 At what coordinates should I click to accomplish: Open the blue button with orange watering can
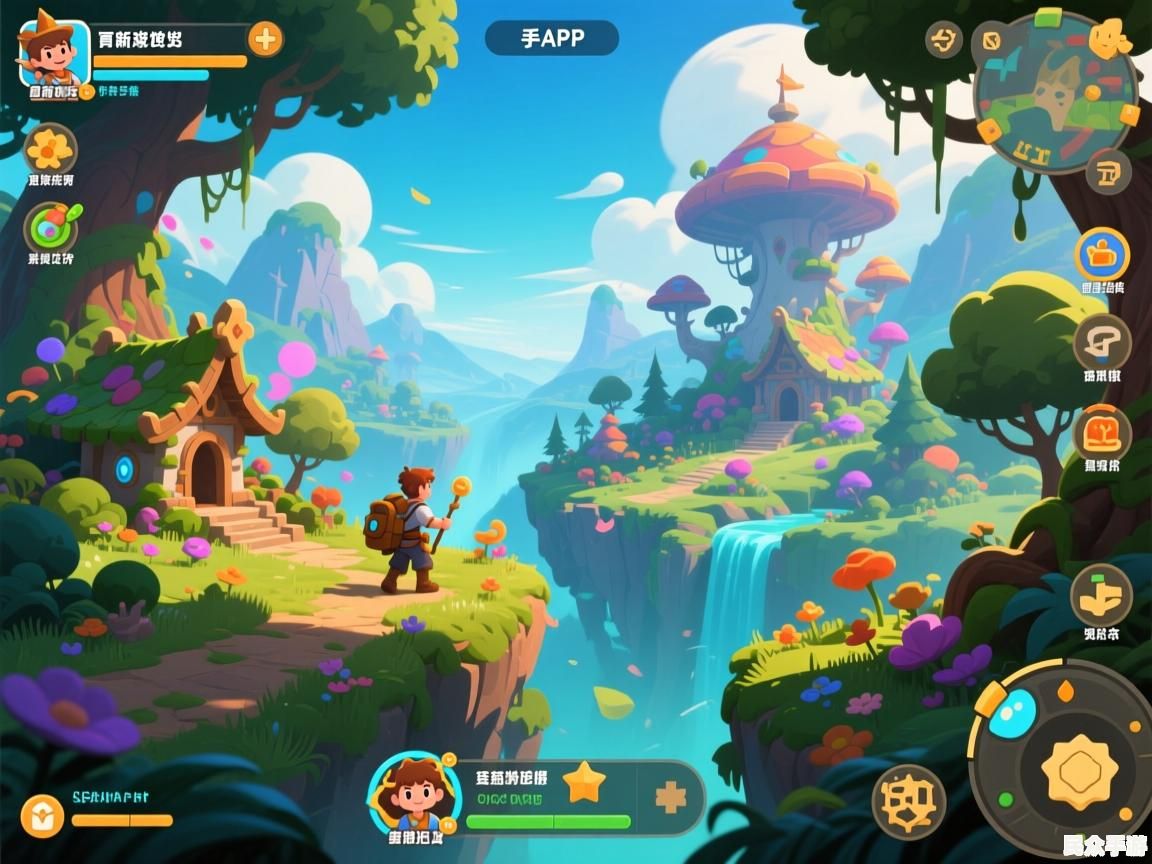(1102, 254)
